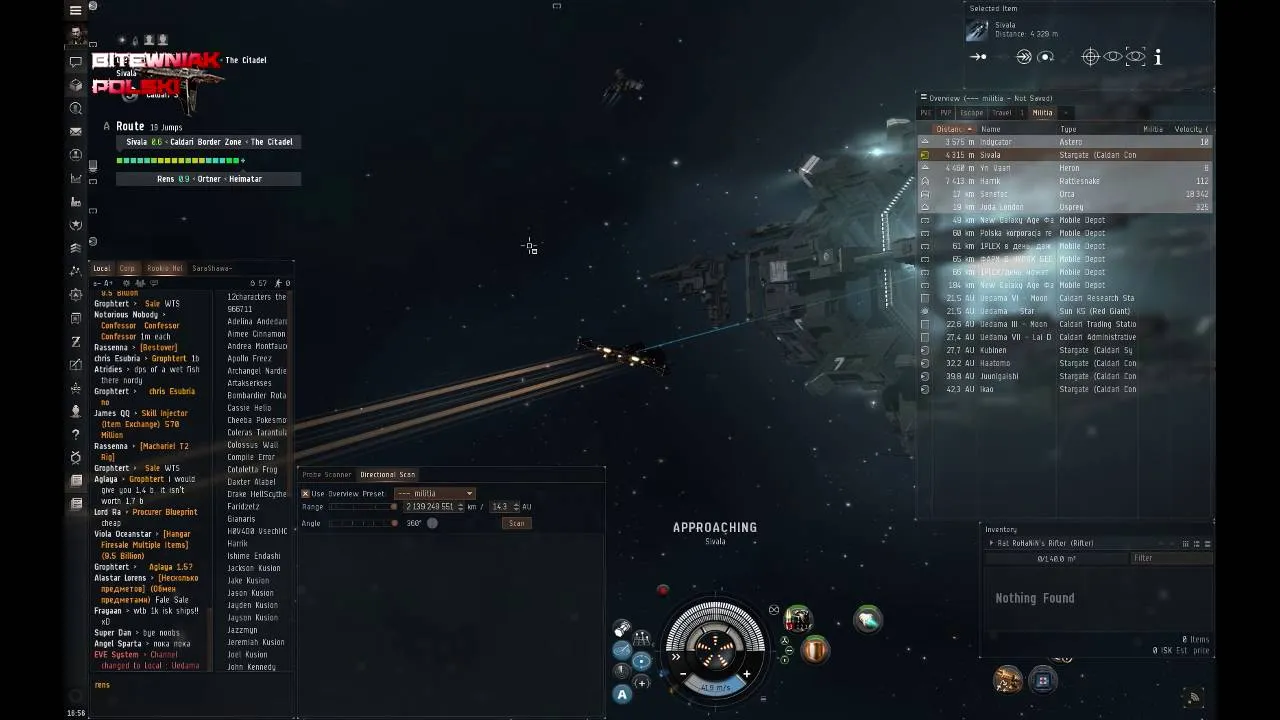Switch to the Corp chat tab

(x=127, y=268)
